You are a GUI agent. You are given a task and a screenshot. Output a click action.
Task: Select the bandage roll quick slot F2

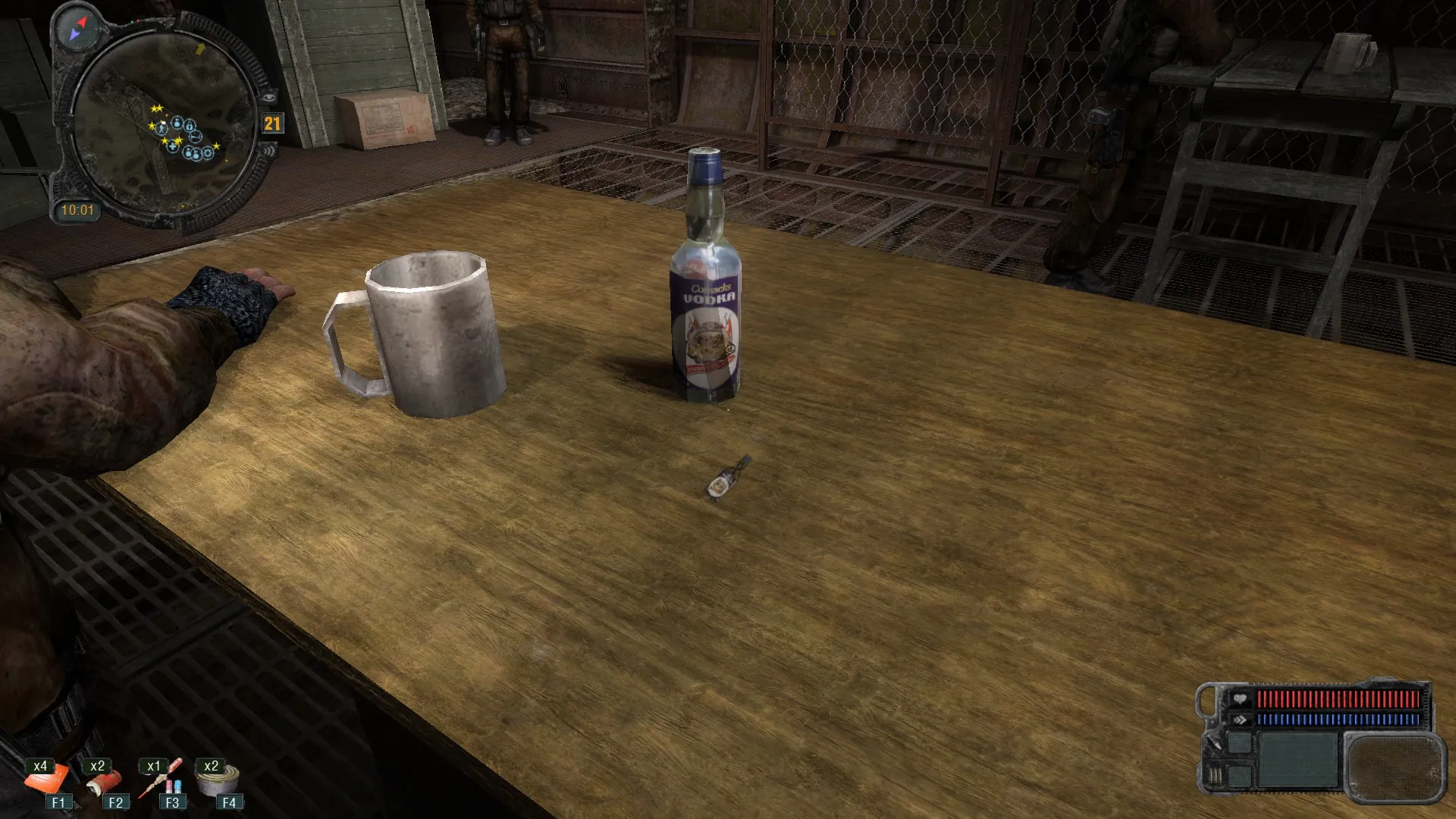[105, 781]
